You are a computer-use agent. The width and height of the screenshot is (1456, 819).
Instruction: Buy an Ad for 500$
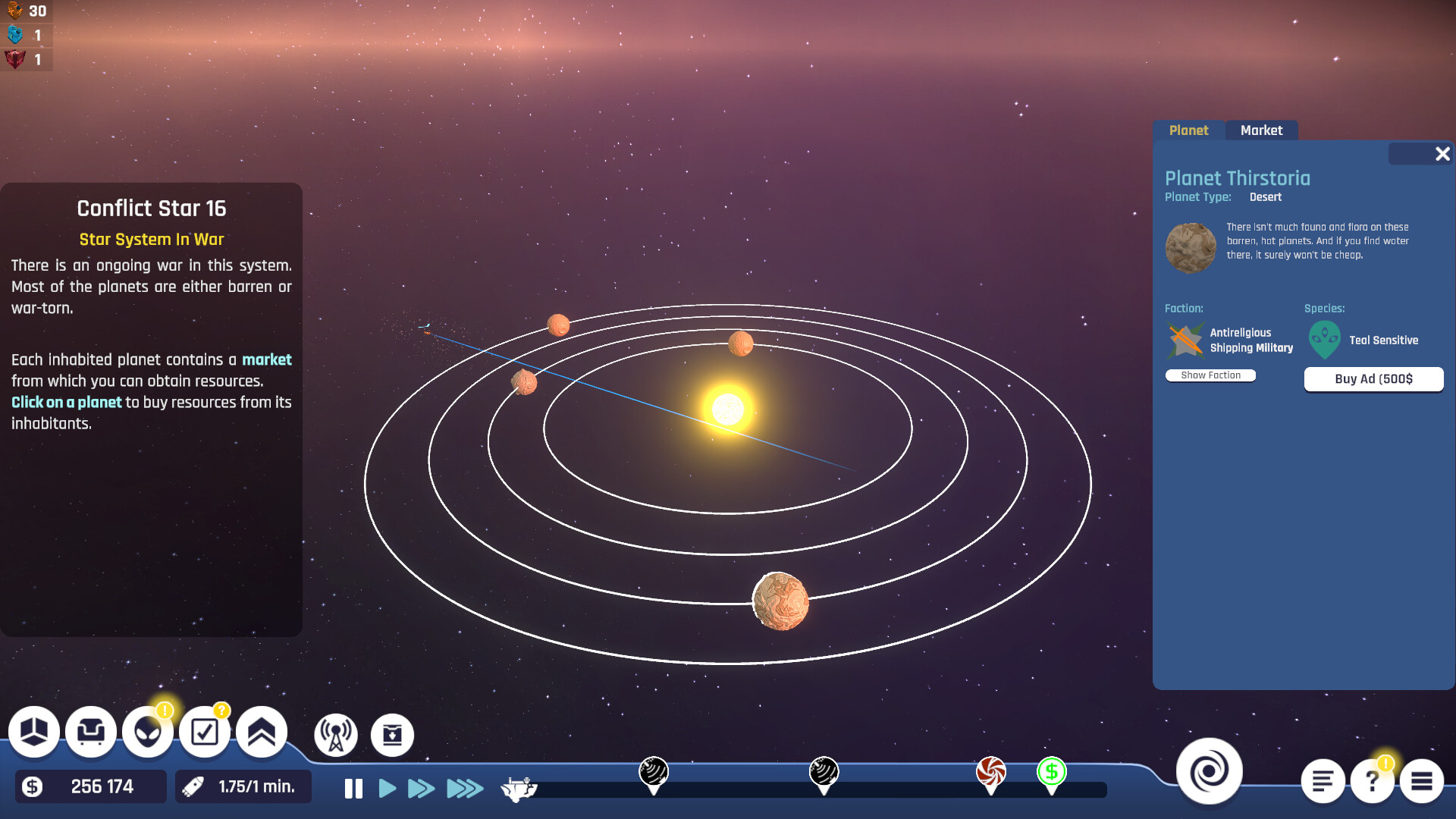click(1373, 379)
